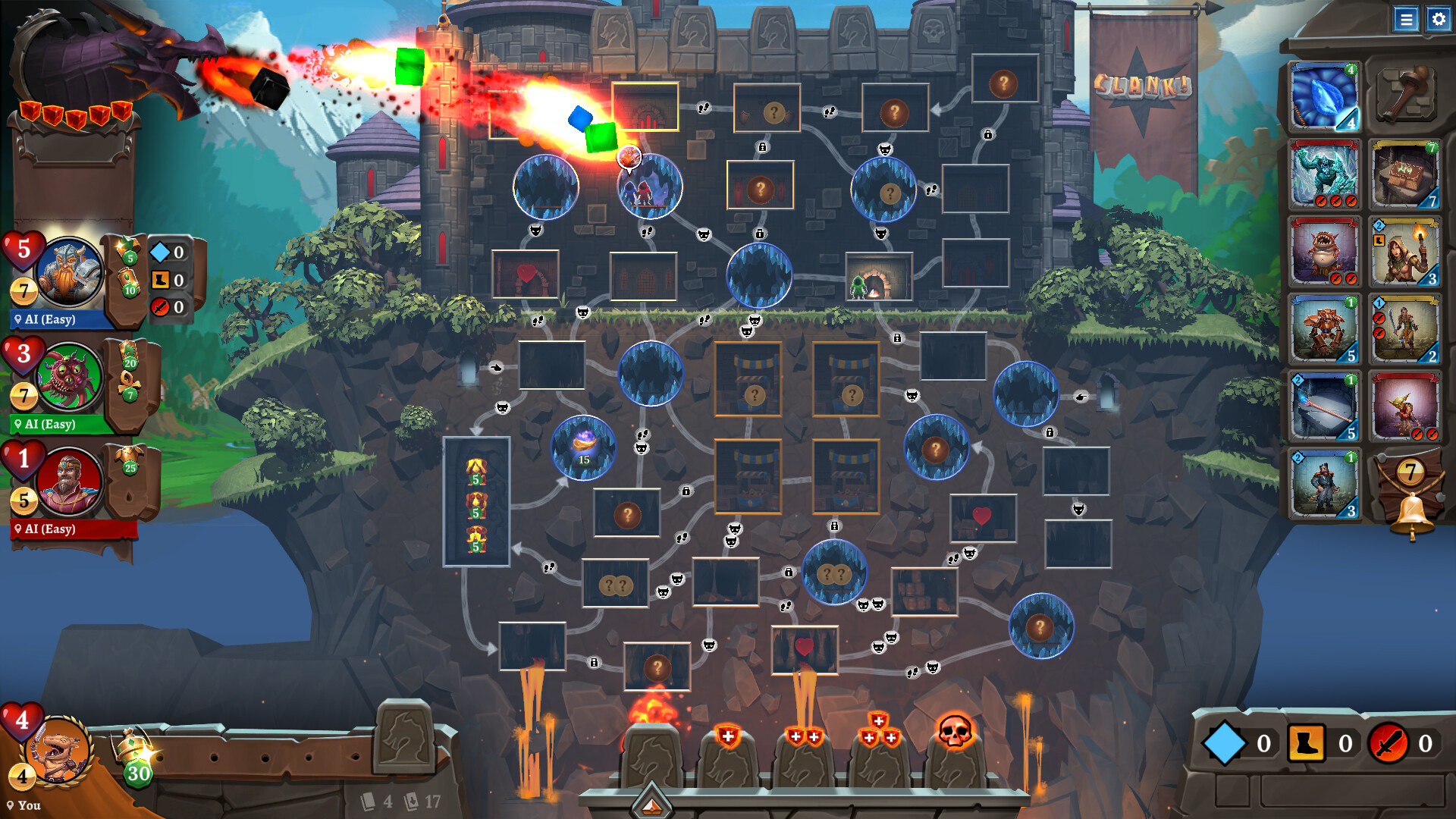Click the green mastery counter showing 30
This screenshot has width=1456, height=819.
(x=138, y=775)
